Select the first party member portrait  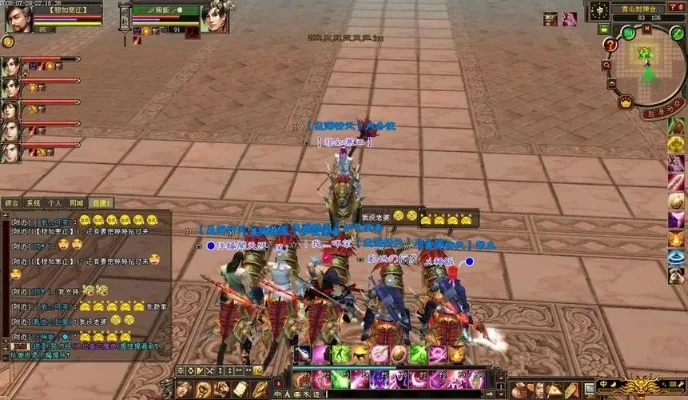click(x=10, y=66)
